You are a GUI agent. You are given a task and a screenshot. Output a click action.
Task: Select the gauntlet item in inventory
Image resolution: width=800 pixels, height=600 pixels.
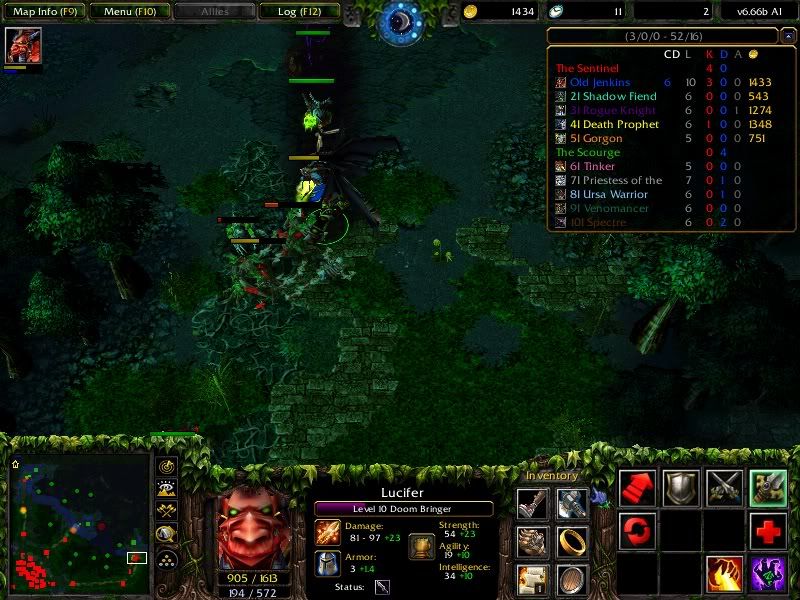533,541
